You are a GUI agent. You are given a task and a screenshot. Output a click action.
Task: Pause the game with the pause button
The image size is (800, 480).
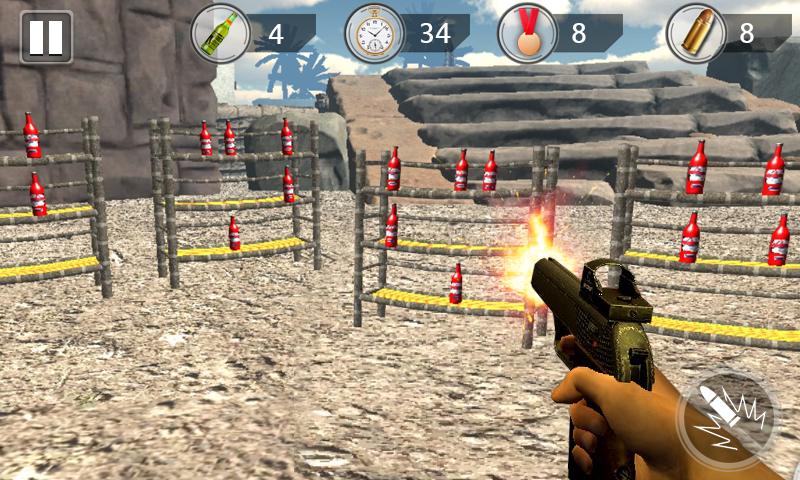(46, 37)
